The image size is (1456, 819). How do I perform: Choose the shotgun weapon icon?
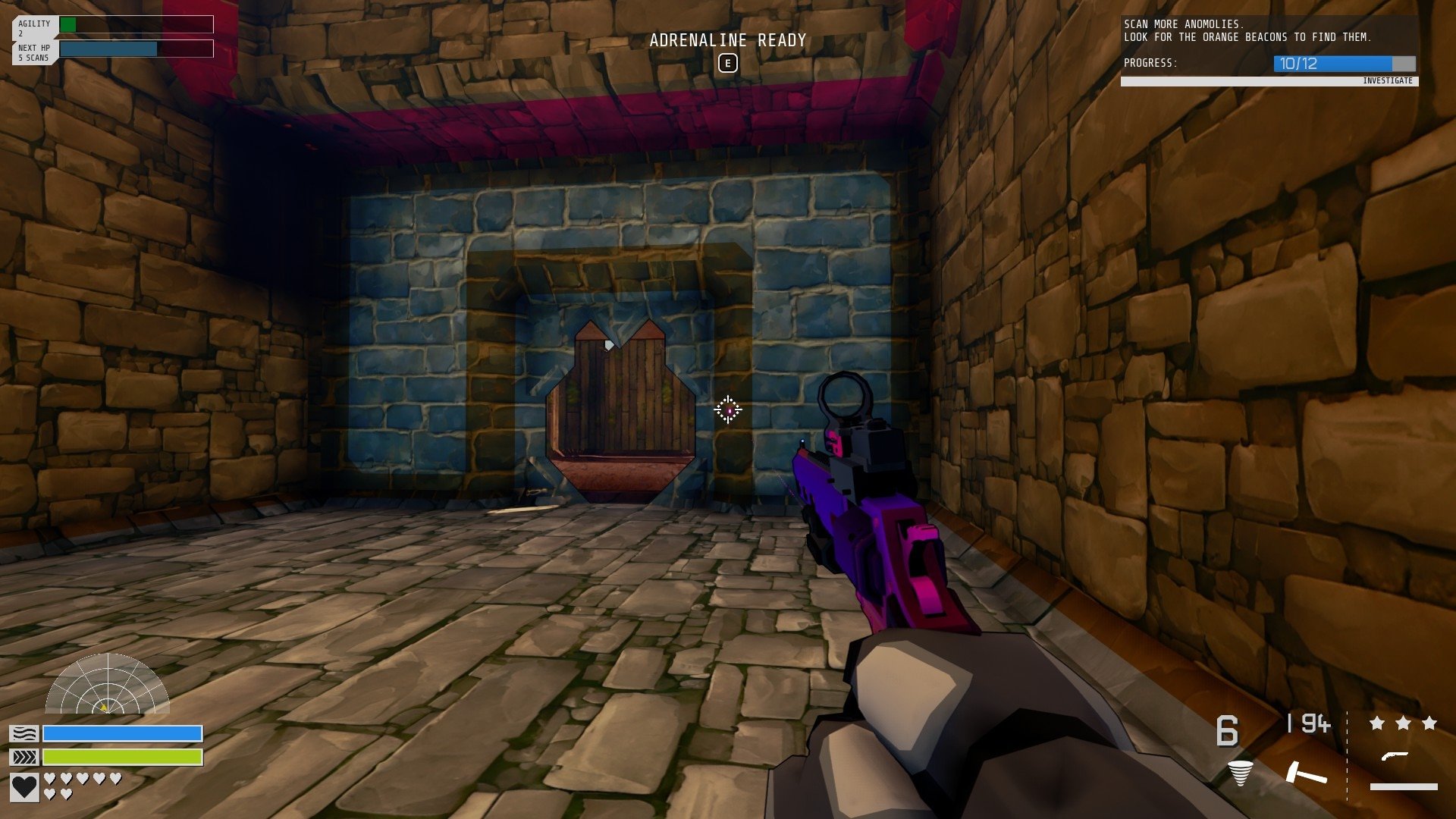tap(1394, 756)
